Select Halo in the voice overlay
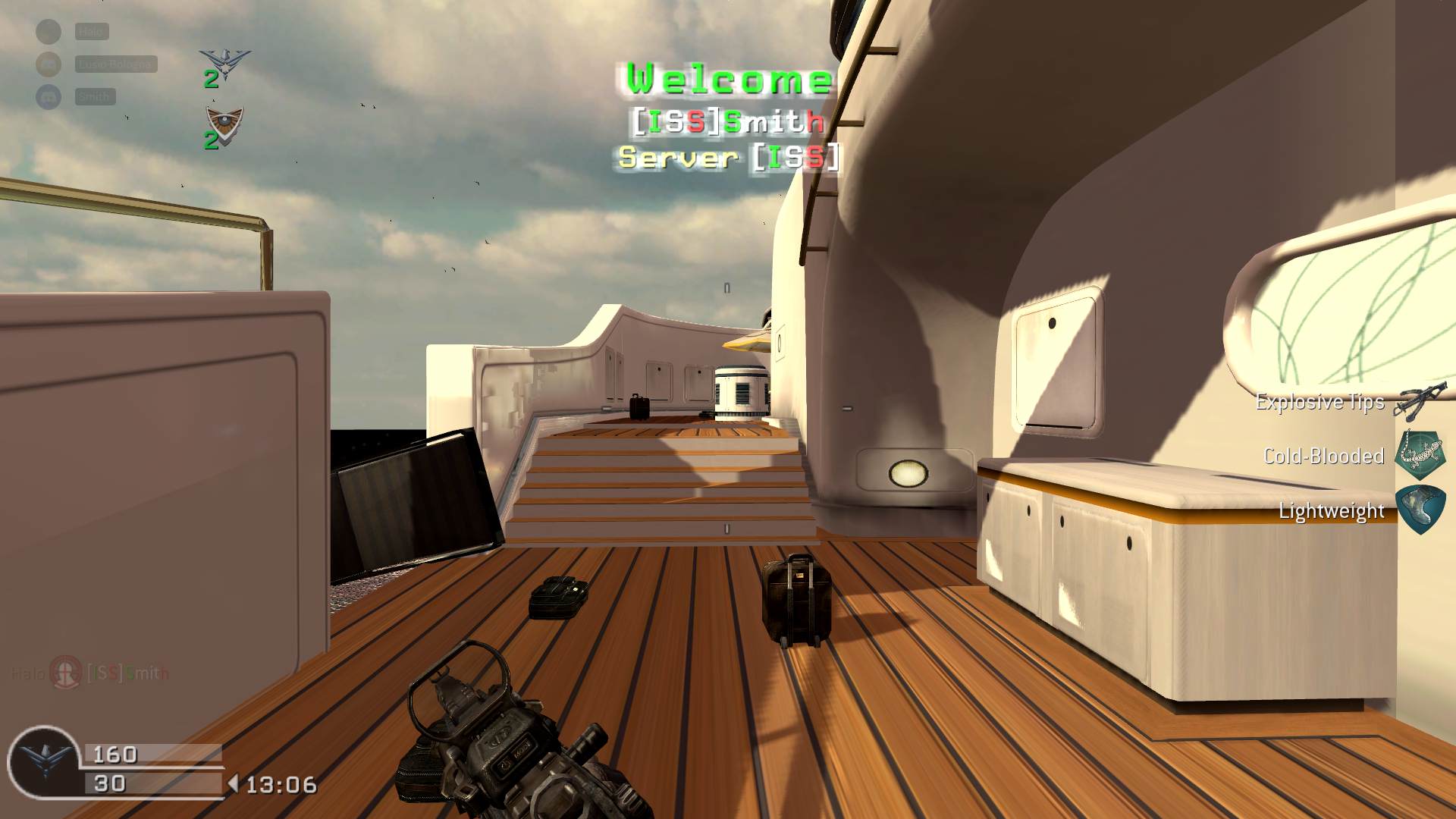Viewport: 1456px width, 819px height. [92, 32]
